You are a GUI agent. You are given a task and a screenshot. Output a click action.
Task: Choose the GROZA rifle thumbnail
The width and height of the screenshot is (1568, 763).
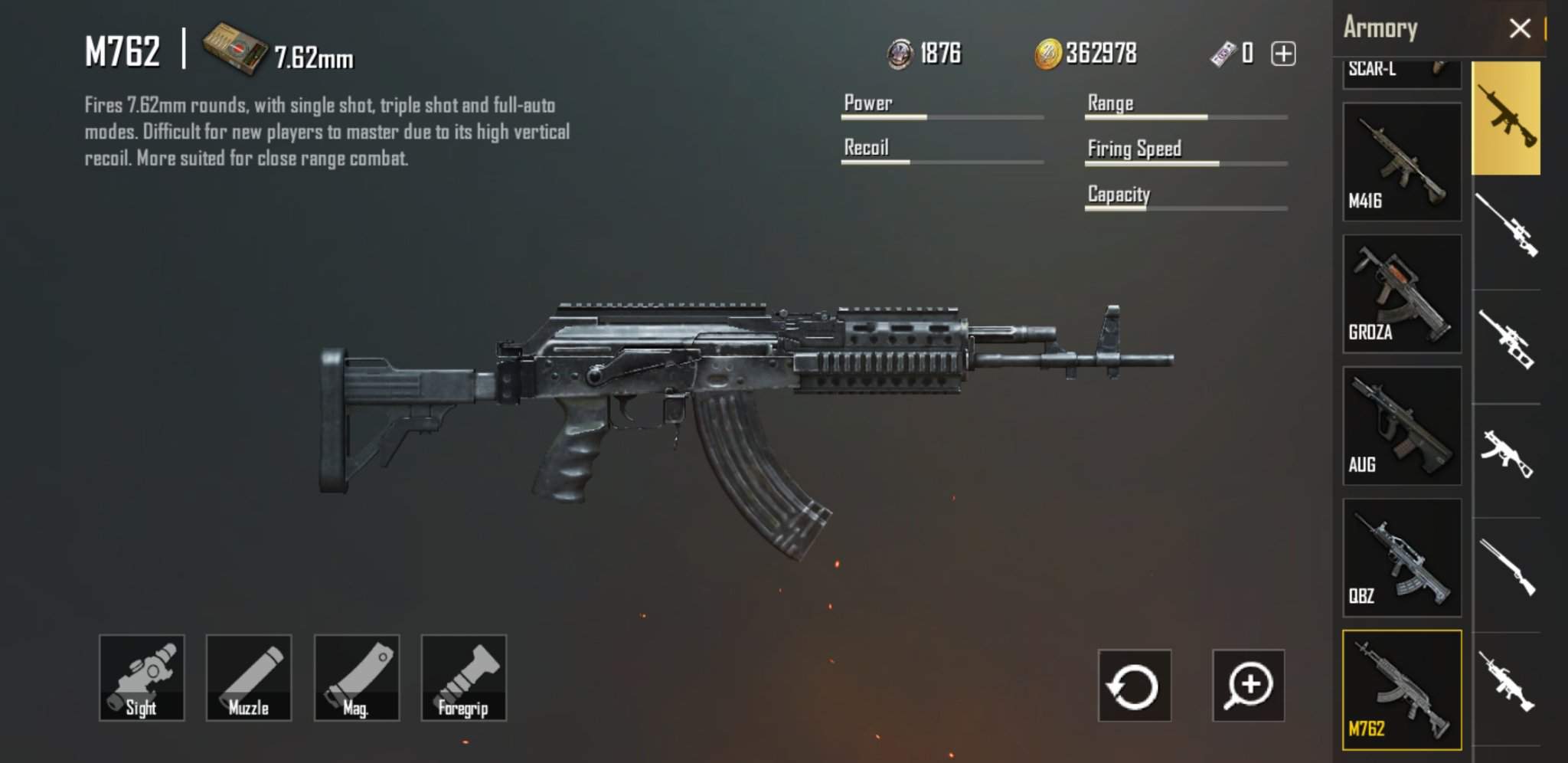pos(1402,294)
